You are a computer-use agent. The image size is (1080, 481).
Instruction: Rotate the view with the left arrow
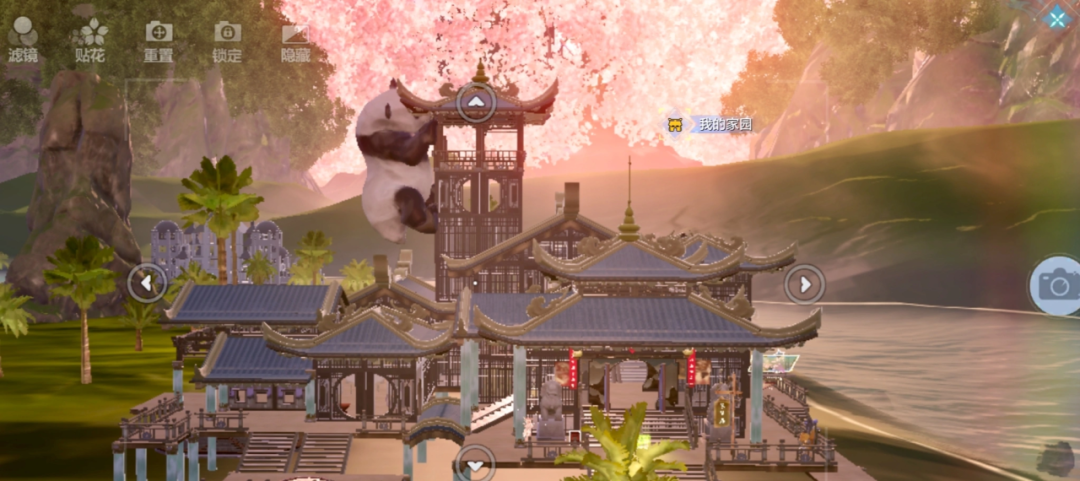point(147,283)
